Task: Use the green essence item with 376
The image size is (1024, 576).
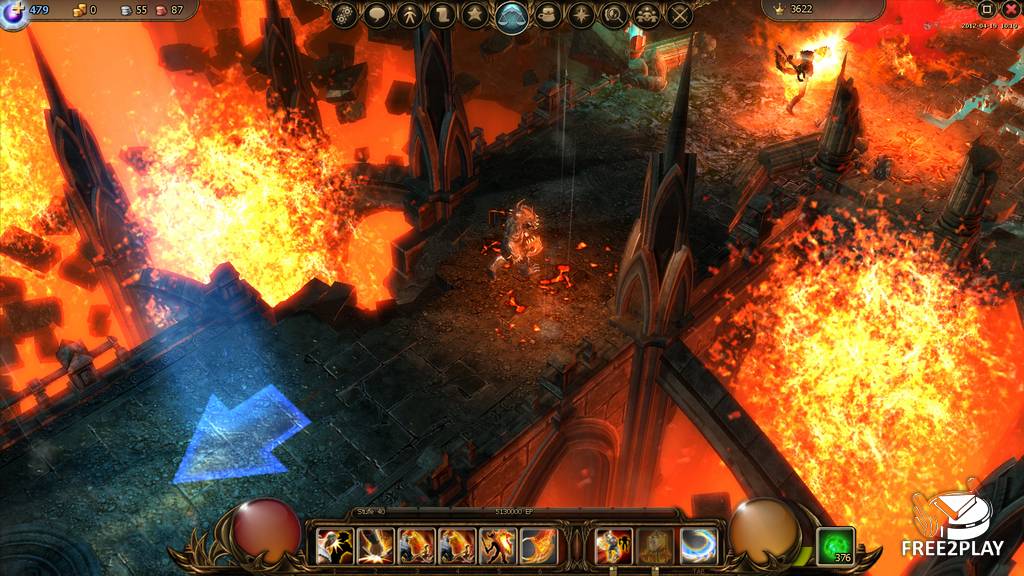Action: point(835,546)
